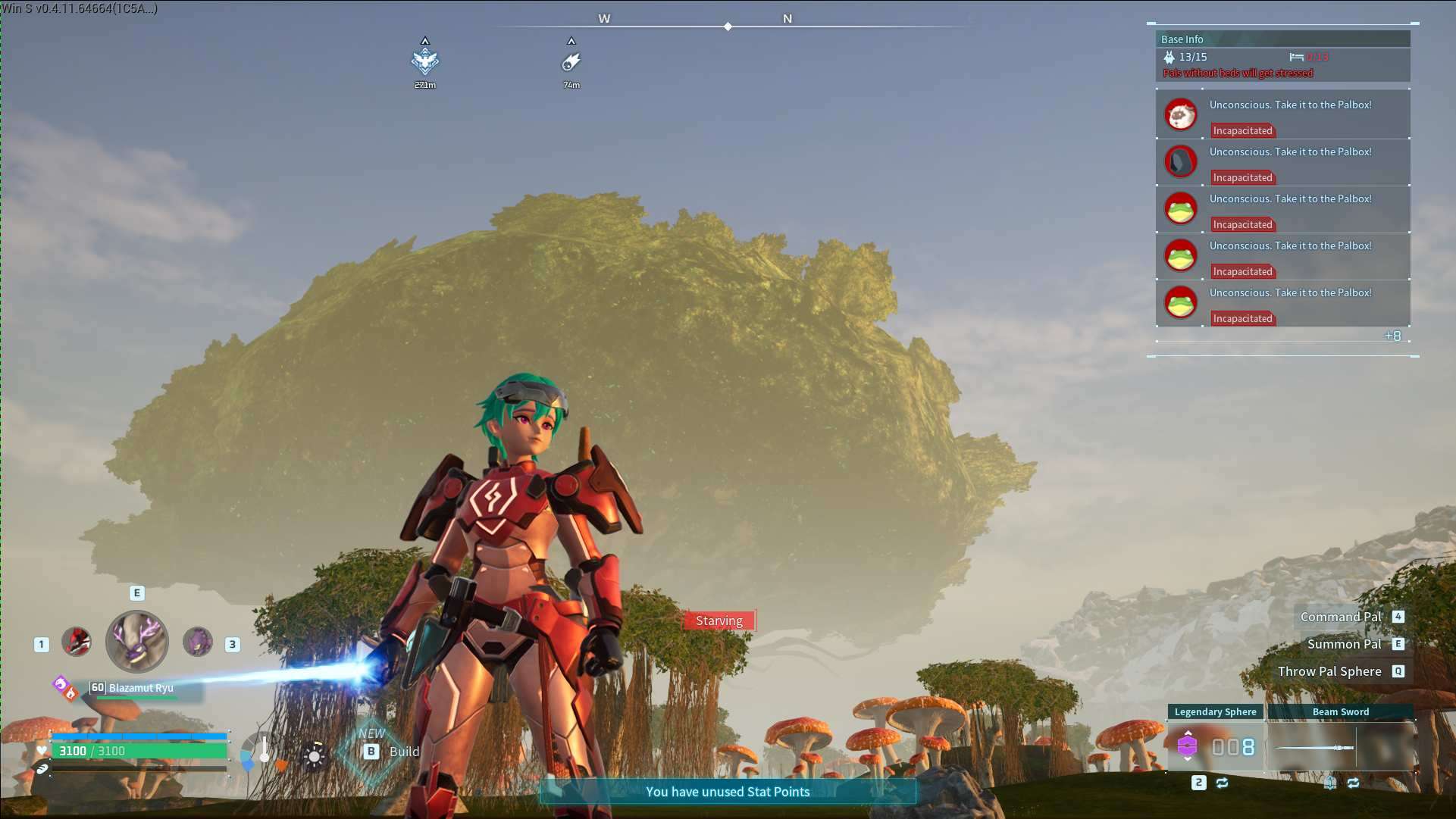Select the active pal Blazamut Ryu portrait

pos(136,642)
